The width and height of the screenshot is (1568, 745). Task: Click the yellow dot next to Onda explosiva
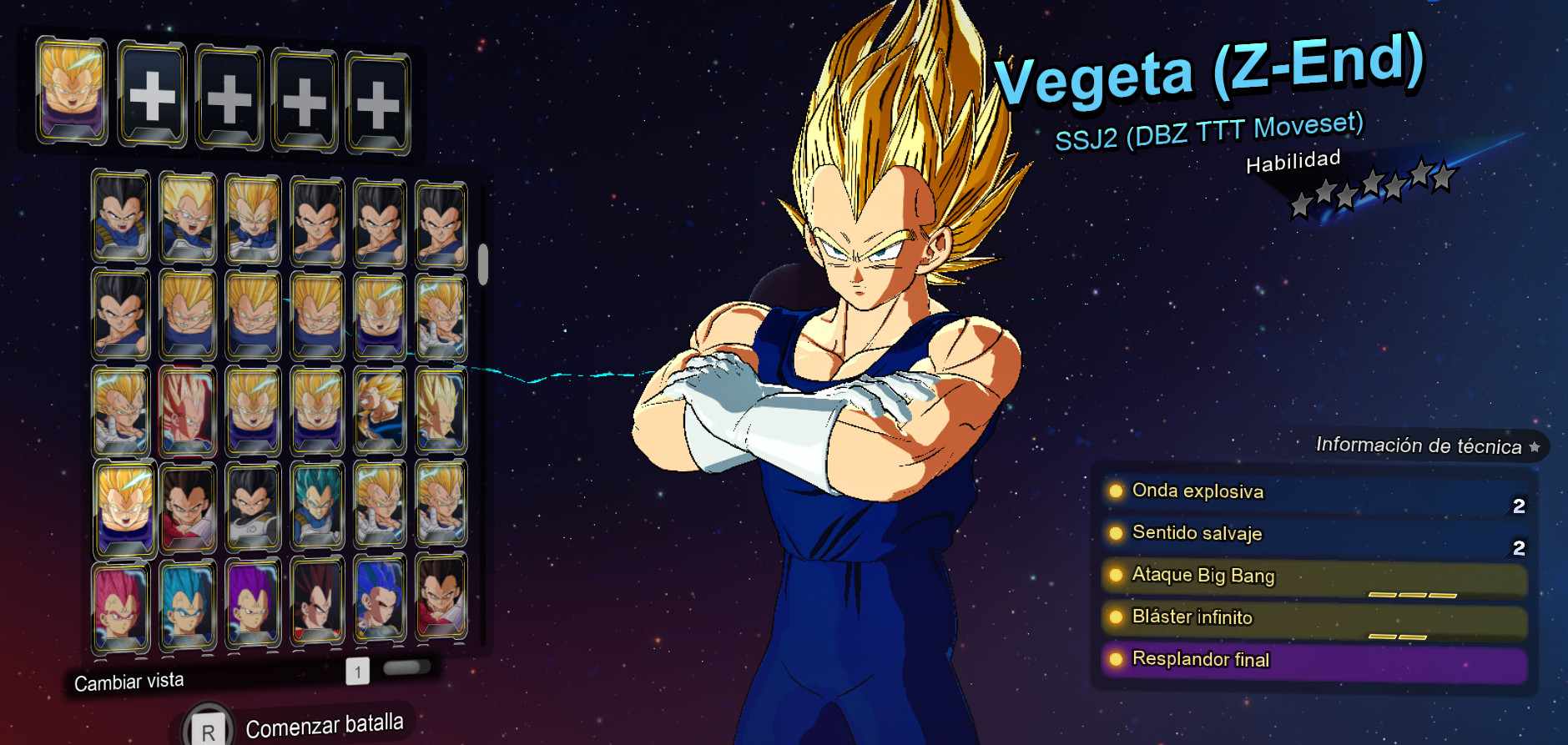click(1116, 491)
